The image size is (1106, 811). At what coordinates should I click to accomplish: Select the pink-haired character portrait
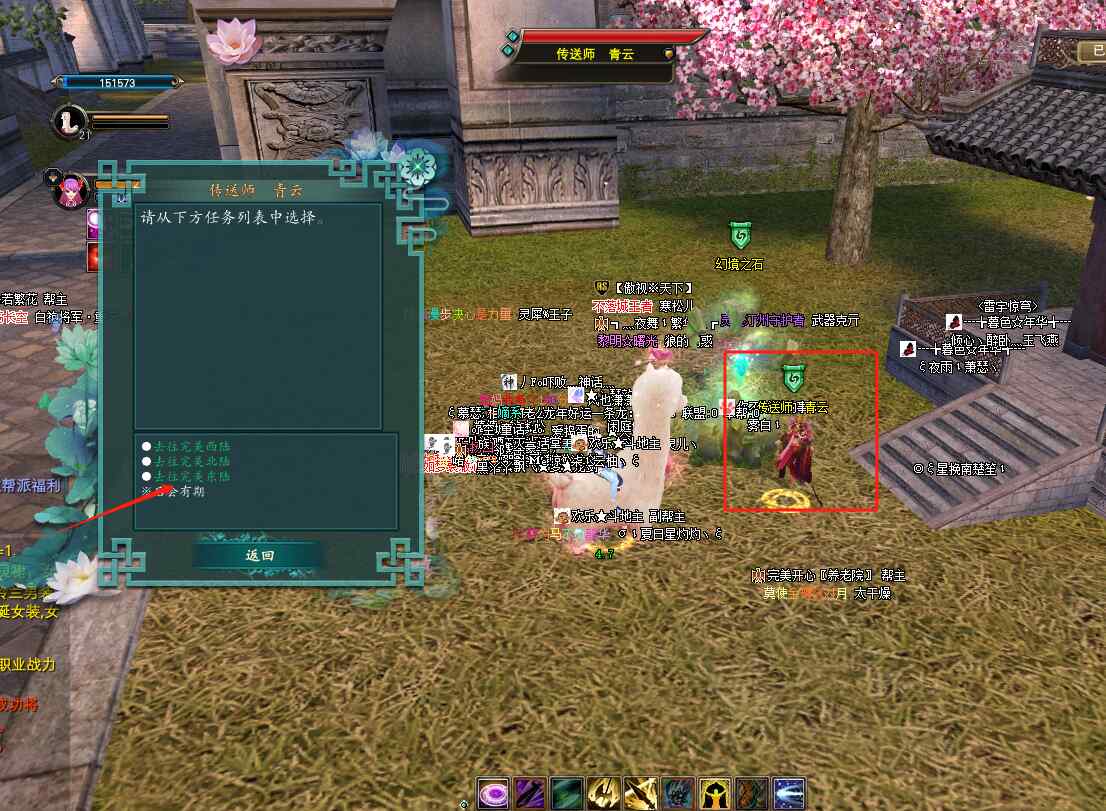point(72,190)
